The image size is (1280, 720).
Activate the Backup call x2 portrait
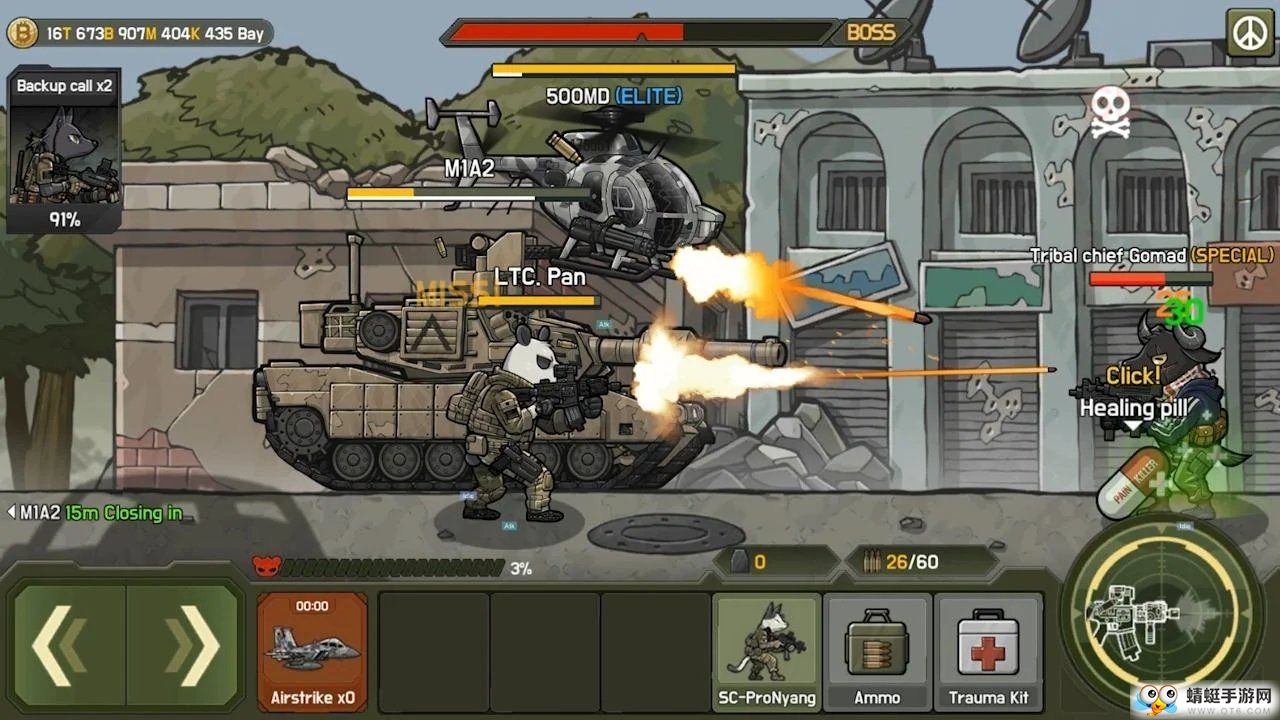pyautogui.click(x=64, y=151)
